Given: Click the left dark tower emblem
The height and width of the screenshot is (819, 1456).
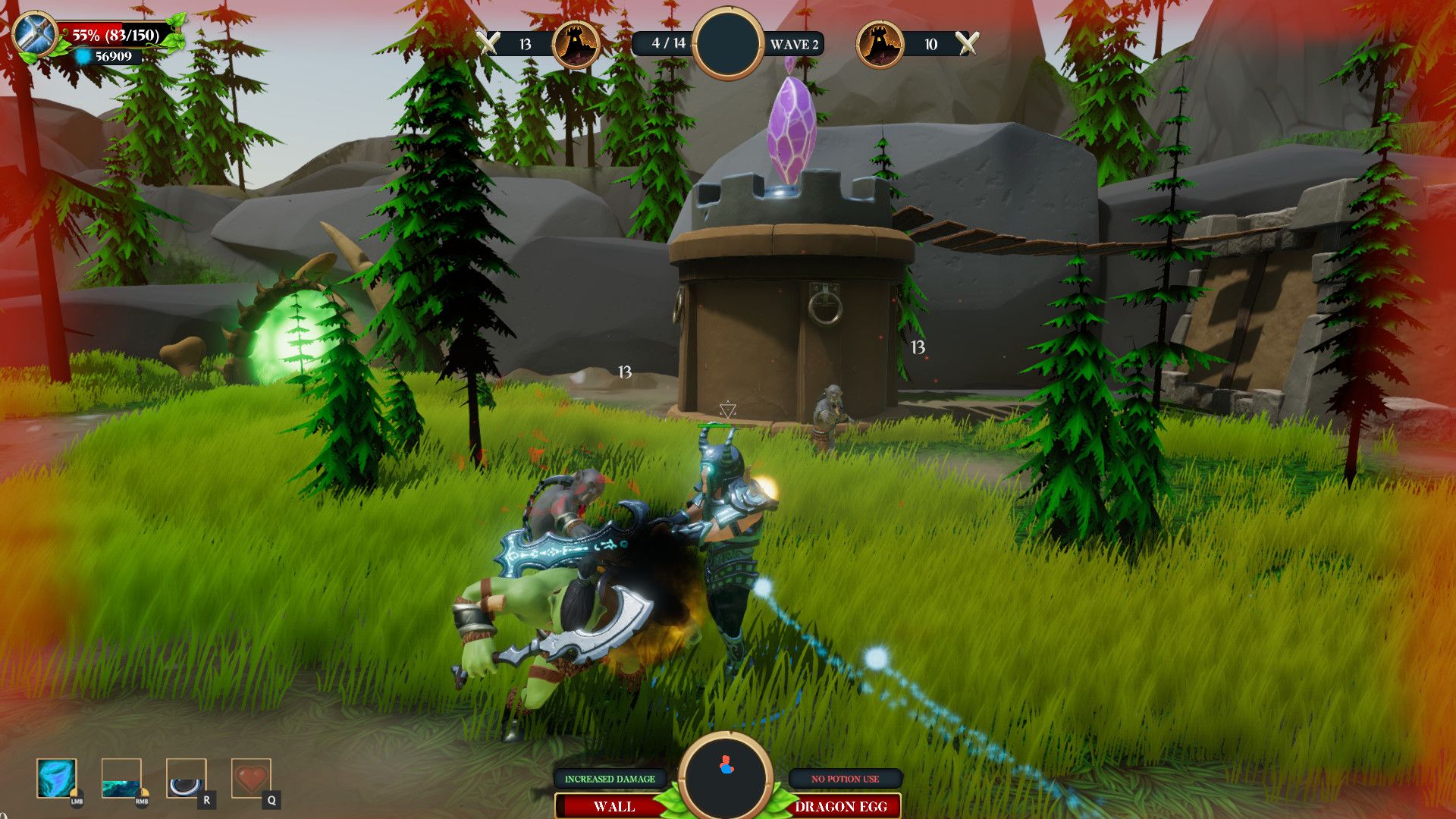Looking at the screenshot, I should 576,44.
